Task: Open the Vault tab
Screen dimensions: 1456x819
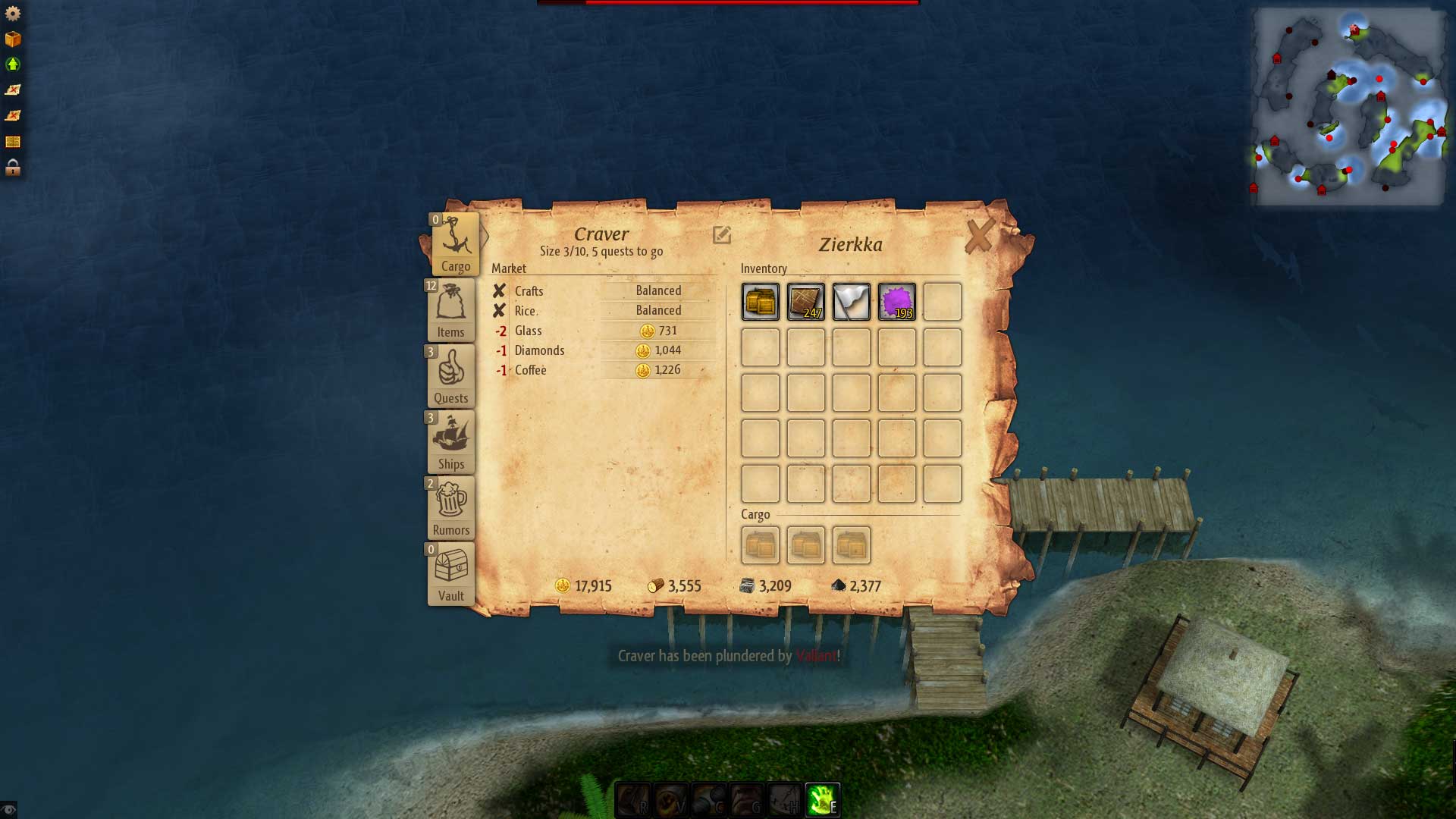Action: point(451,574)
